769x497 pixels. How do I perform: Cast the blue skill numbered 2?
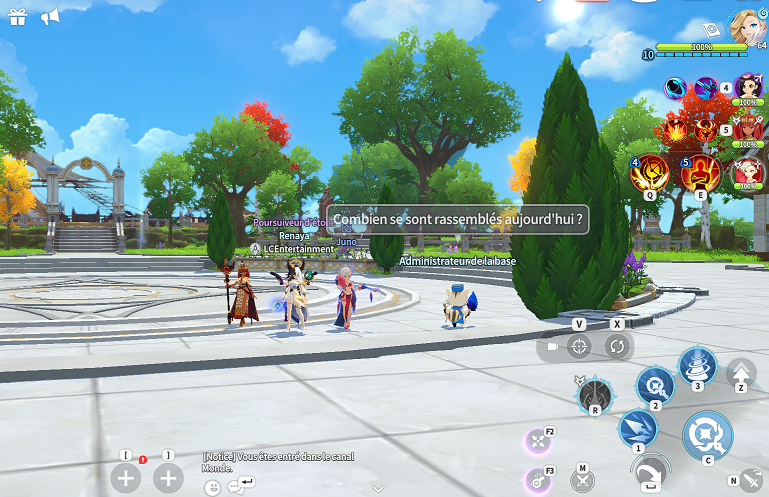[x=656, y=384]
